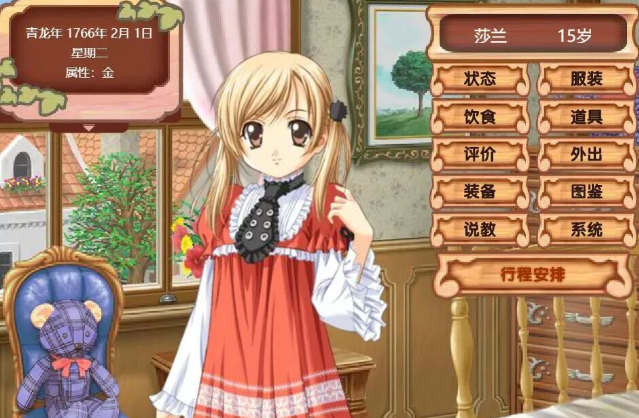Collapse the date panel using the arrow

pyautogui.click(x=89, y=127)
